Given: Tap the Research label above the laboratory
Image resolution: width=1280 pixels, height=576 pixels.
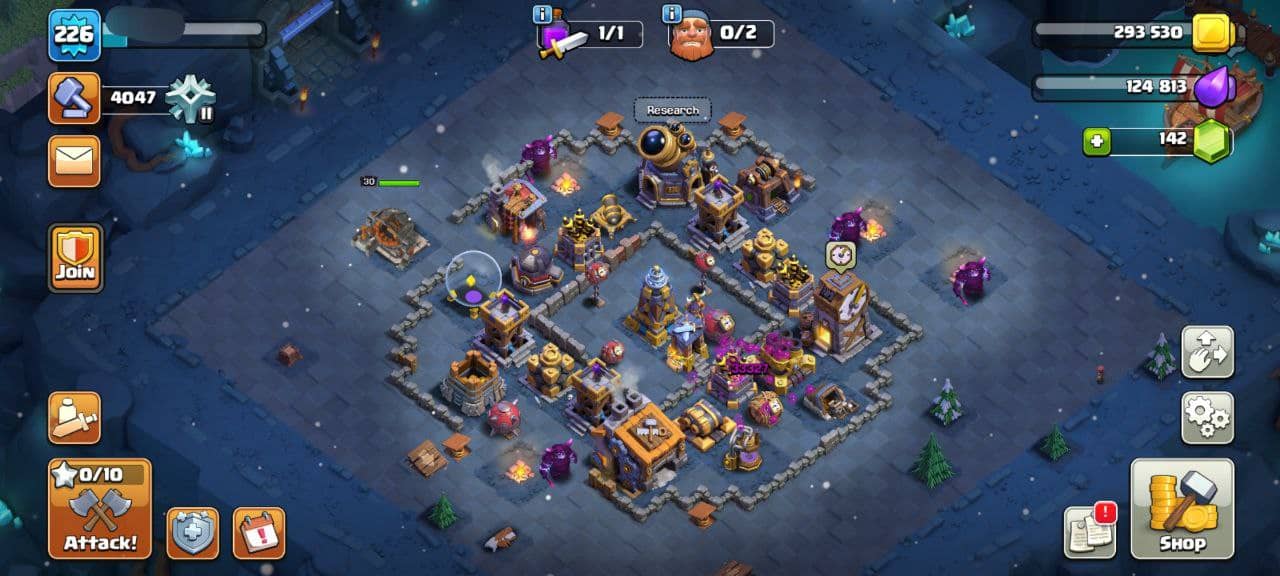Looking at the screenshot, I should click(672, 110).
